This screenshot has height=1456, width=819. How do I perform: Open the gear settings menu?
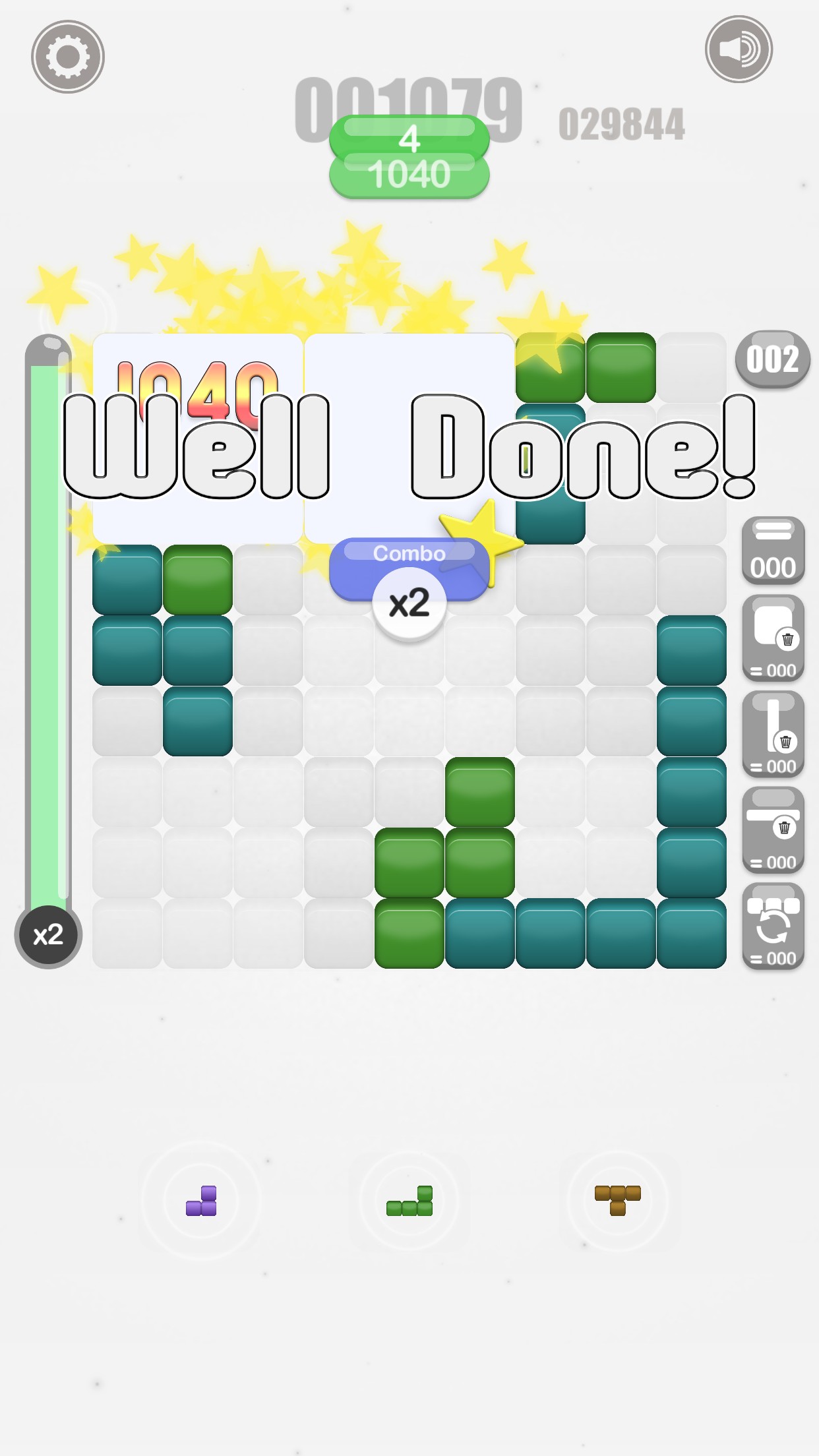(x=68, y=57)
